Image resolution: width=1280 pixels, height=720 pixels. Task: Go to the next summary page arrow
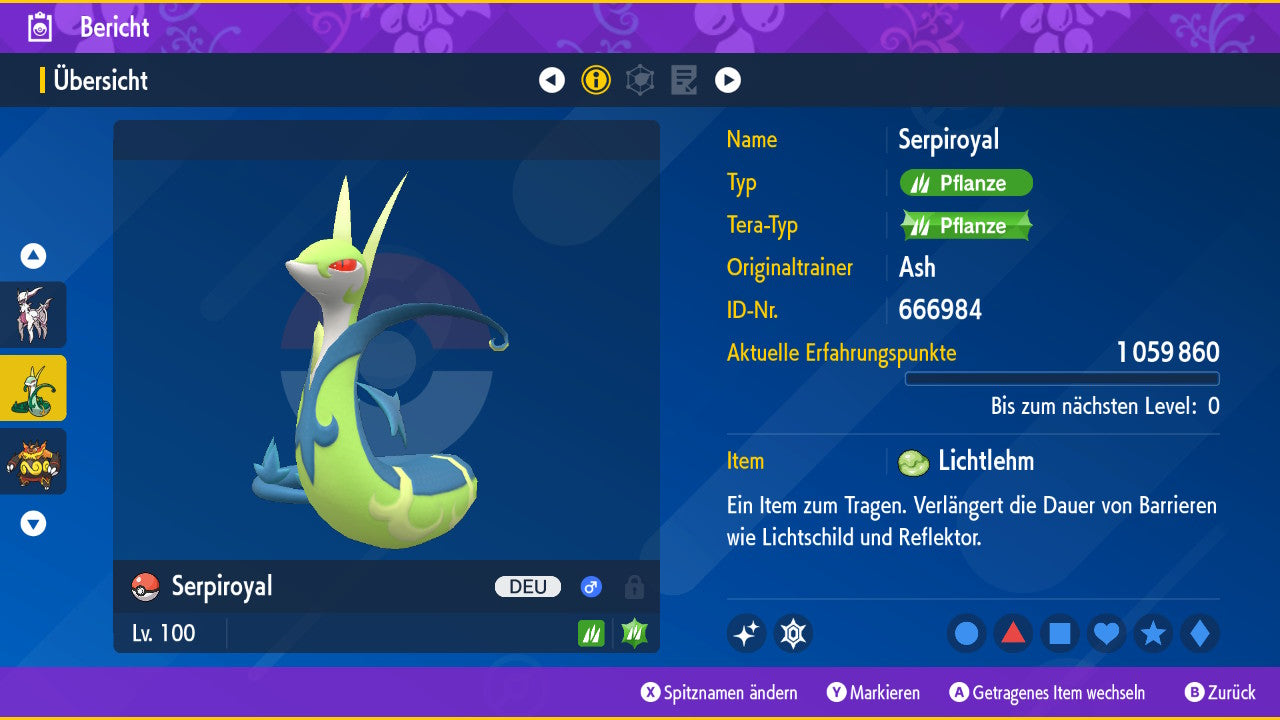728,80
